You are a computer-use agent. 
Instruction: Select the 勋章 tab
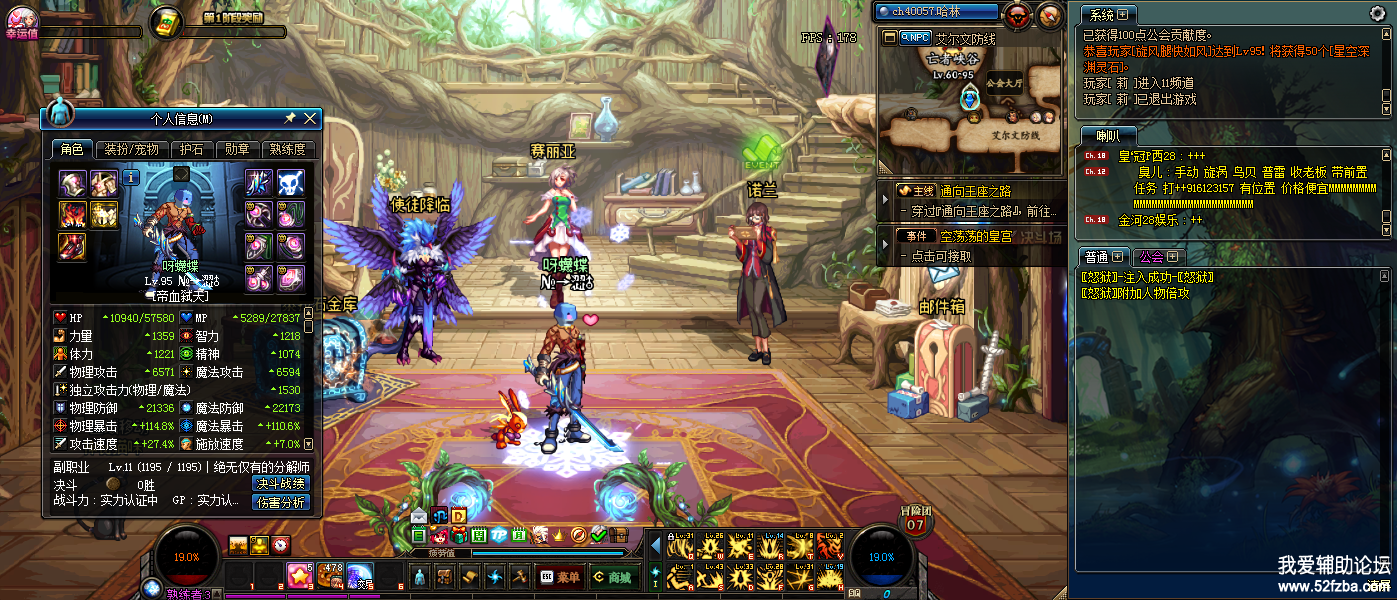coord(237,150)
